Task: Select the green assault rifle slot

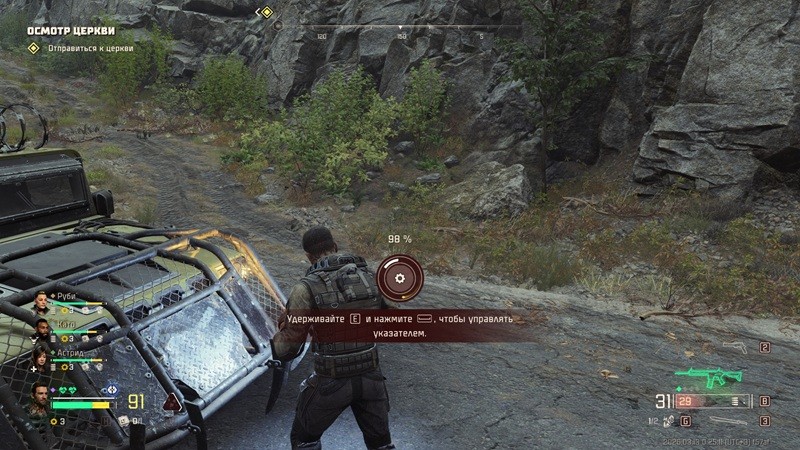Action: click(x=711, y=378)
